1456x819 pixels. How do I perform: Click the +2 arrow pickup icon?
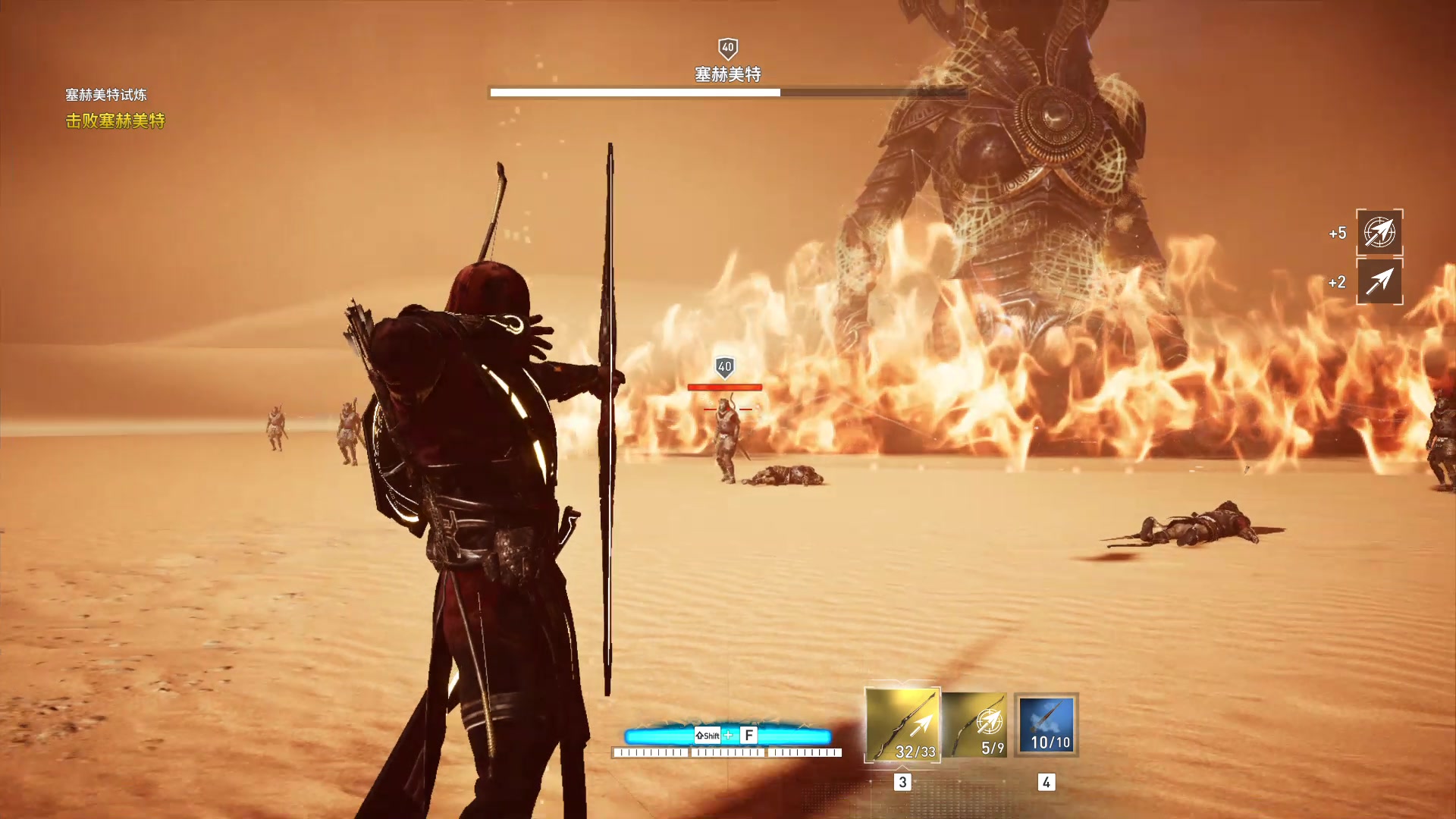click(1379, 281)
